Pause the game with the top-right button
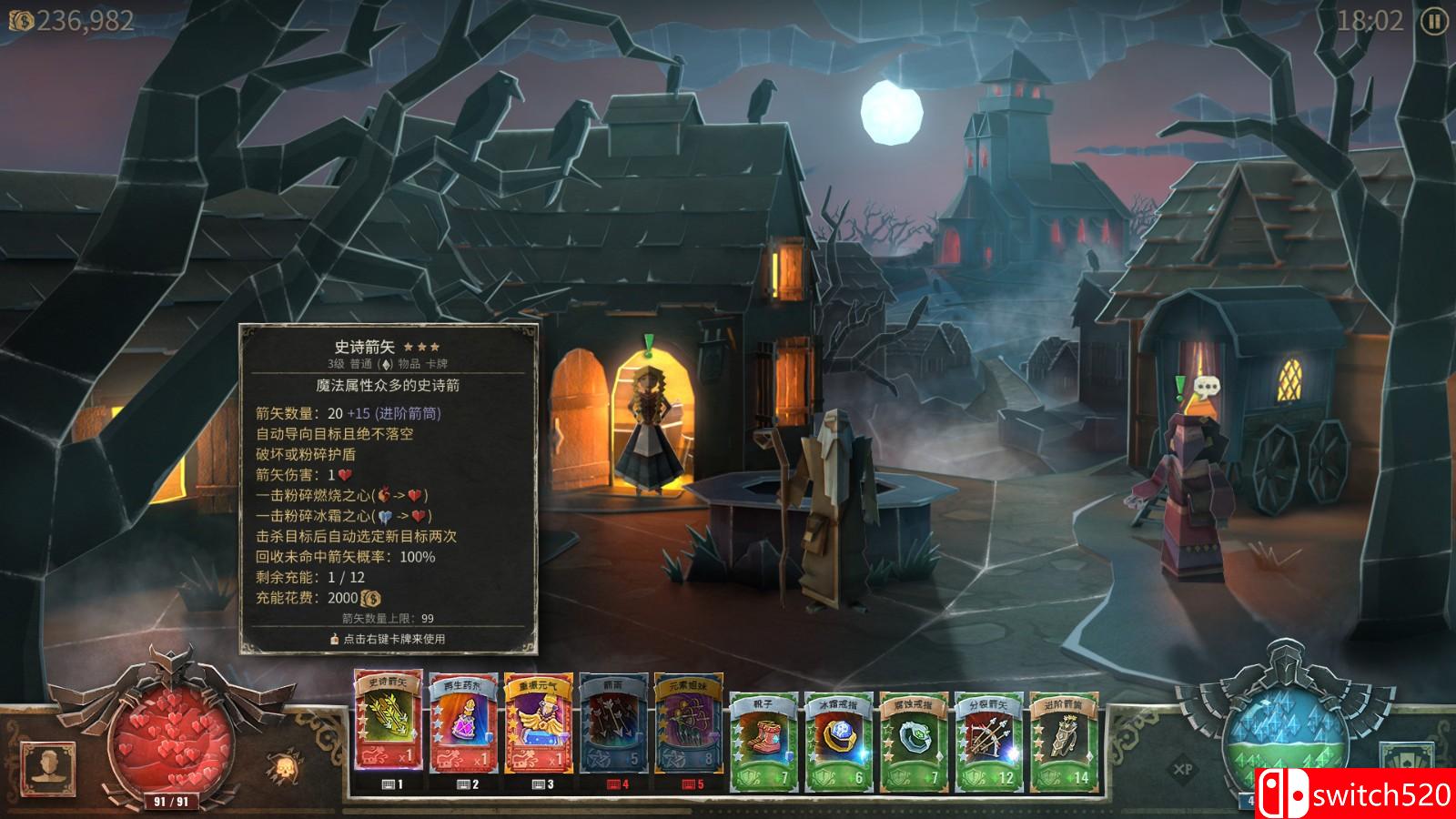 (1435, 22)
